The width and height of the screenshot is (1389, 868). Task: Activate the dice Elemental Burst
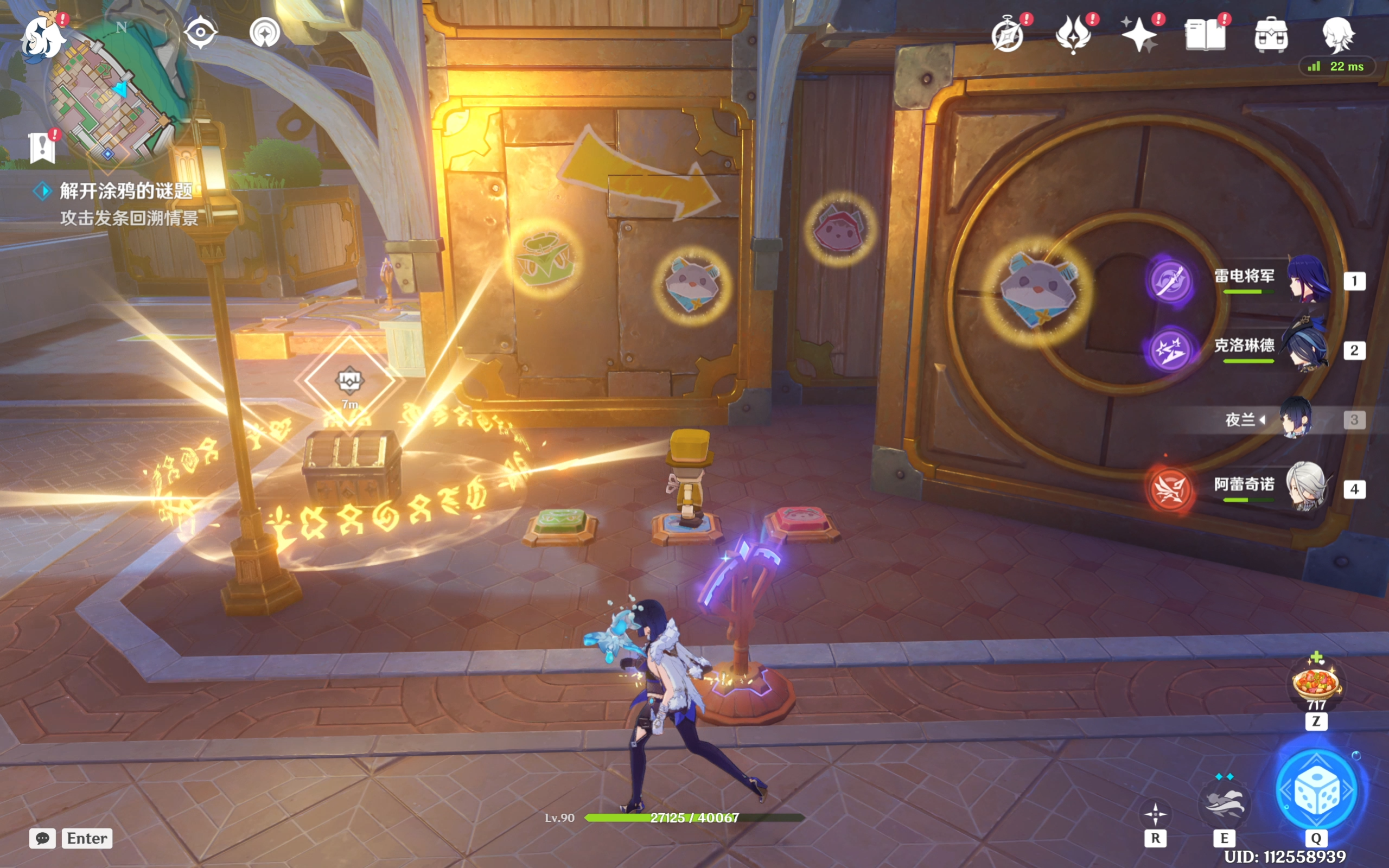click(x=1316, y=791)
